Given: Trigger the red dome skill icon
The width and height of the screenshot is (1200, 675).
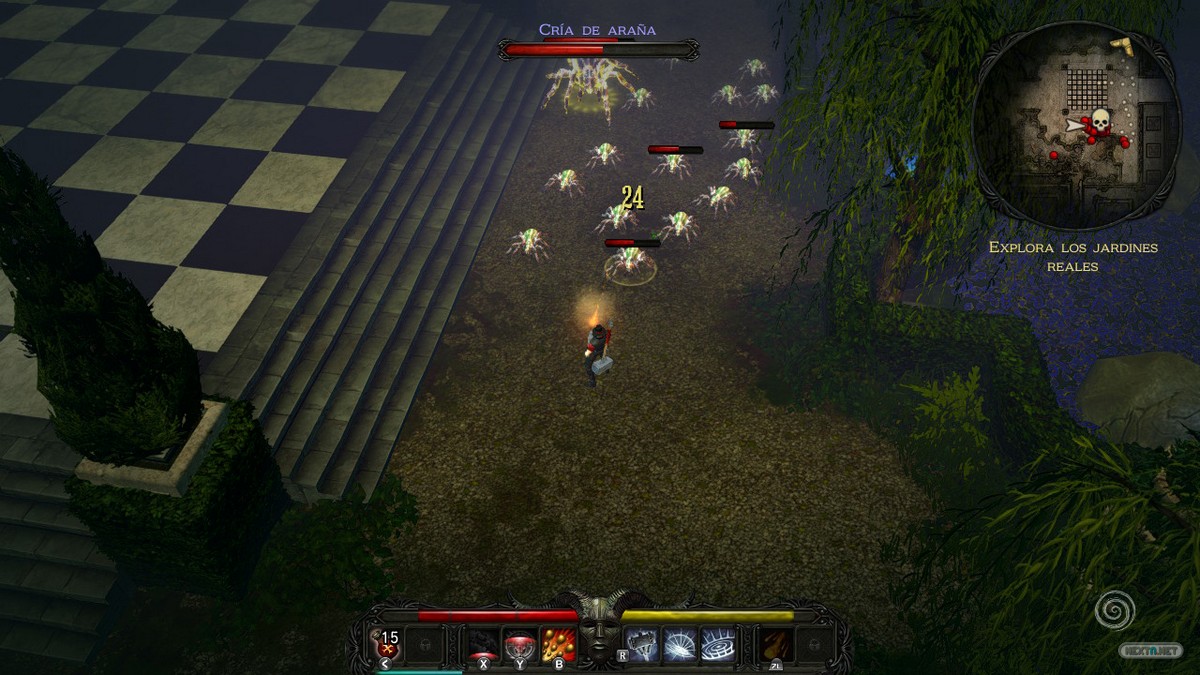Looking at the screenshot, I should [x=520, y=645].
